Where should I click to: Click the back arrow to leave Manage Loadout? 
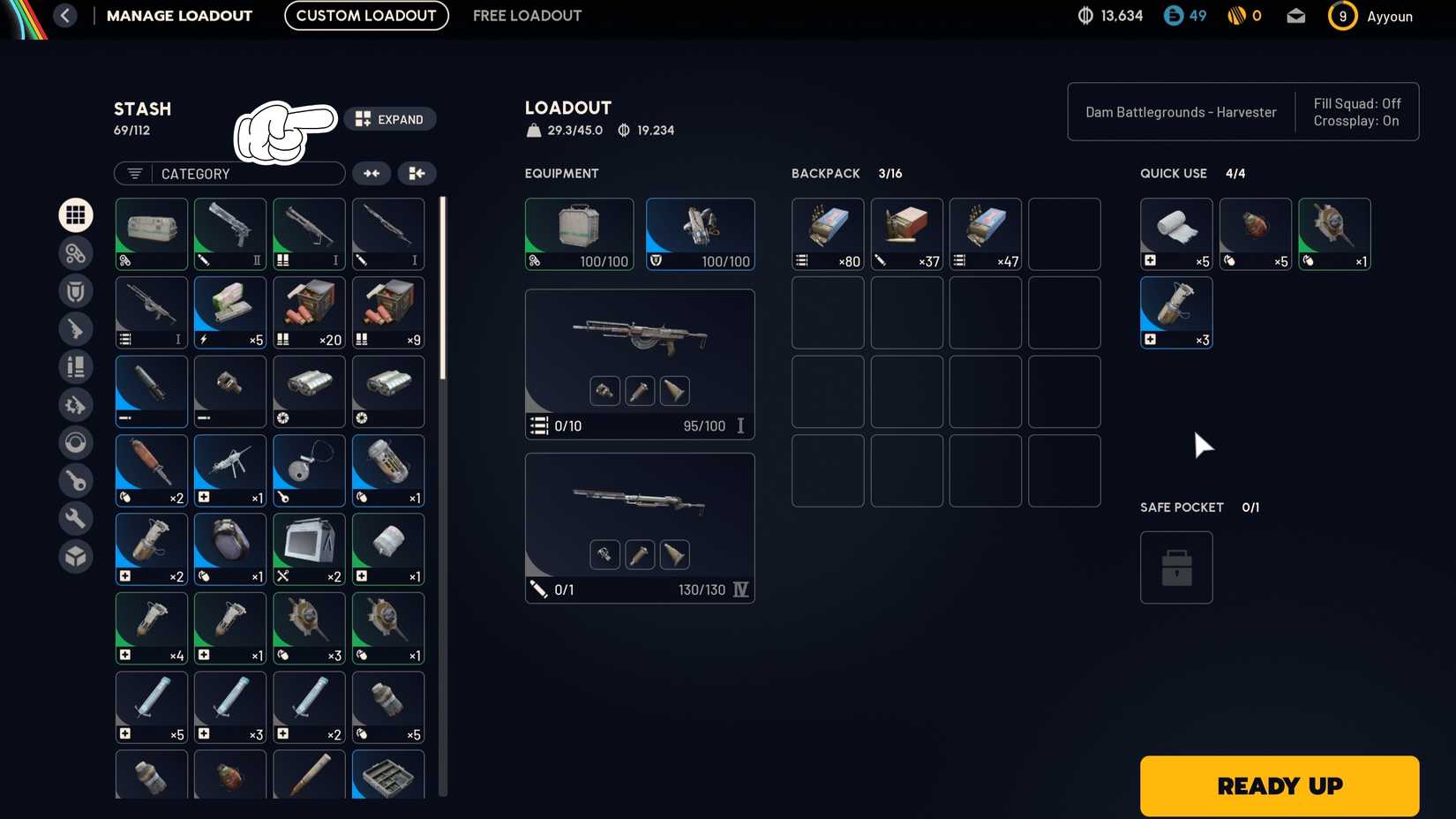click(x=65, y=15)
